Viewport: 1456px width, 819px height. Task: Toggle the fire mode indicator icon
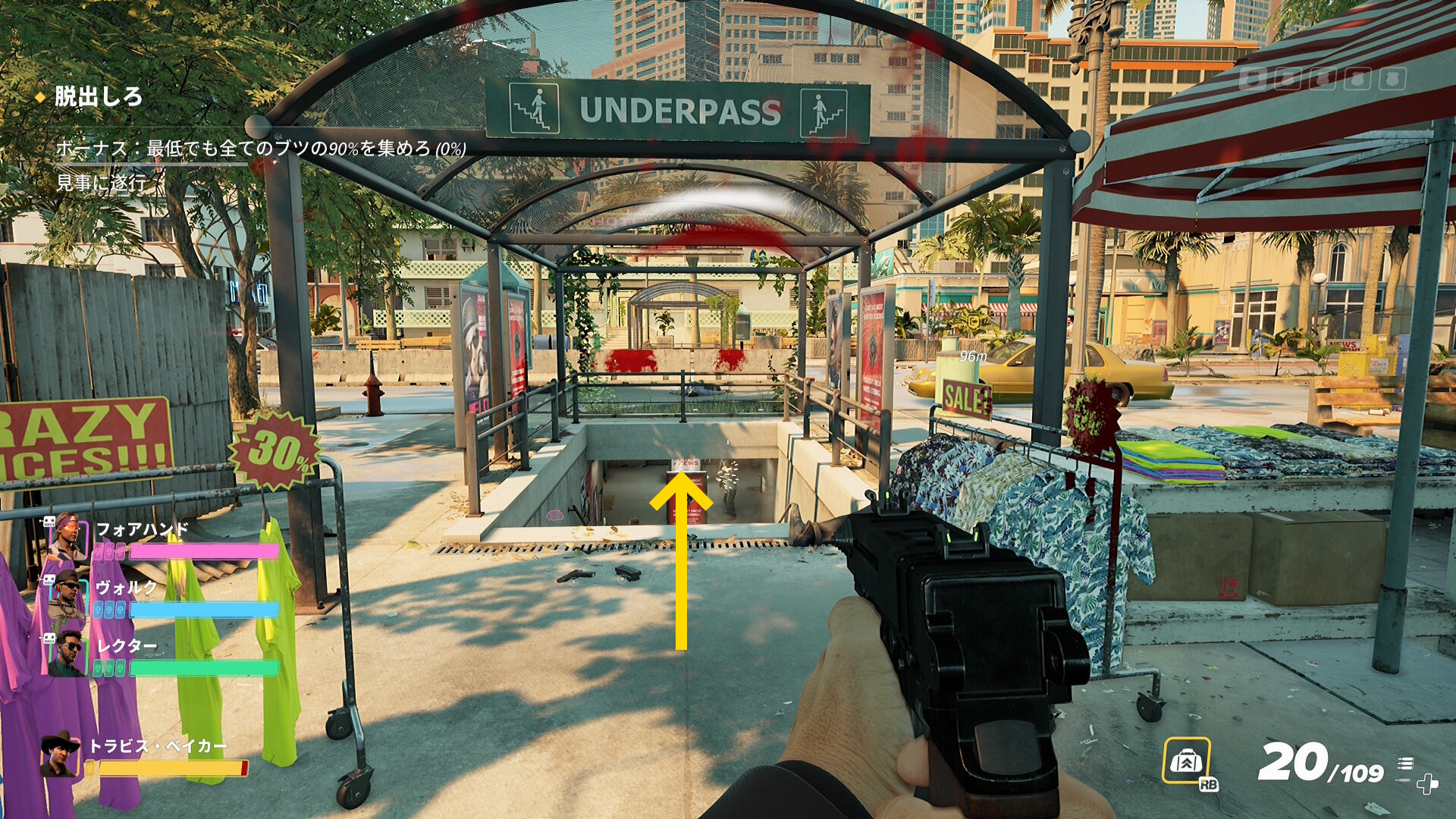1405,764
